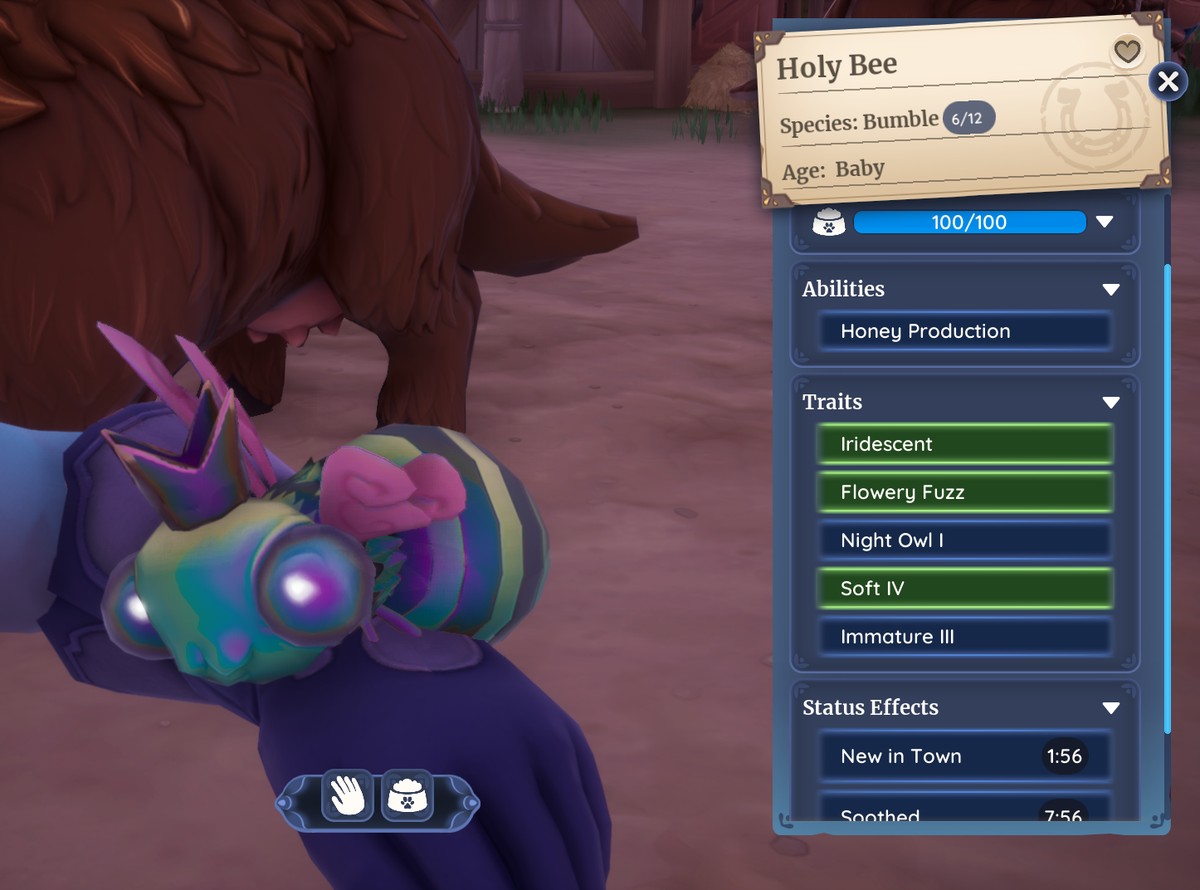The width and height of the screenshot is (1200, 890).
Task: Close the Holy Bee info panel
Action: [x=1167, y=81]
